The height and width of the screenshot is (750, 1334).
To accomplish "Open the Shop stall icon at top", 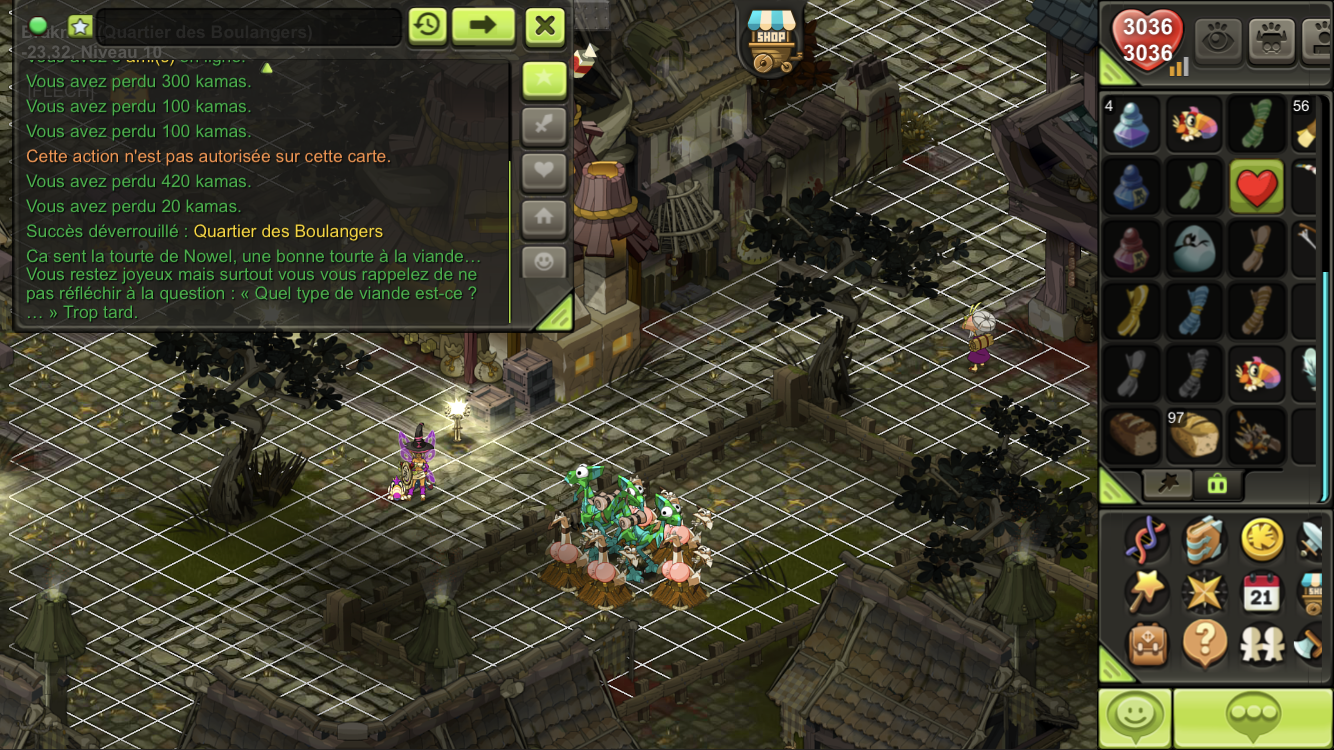I will (x=775, y=38).
